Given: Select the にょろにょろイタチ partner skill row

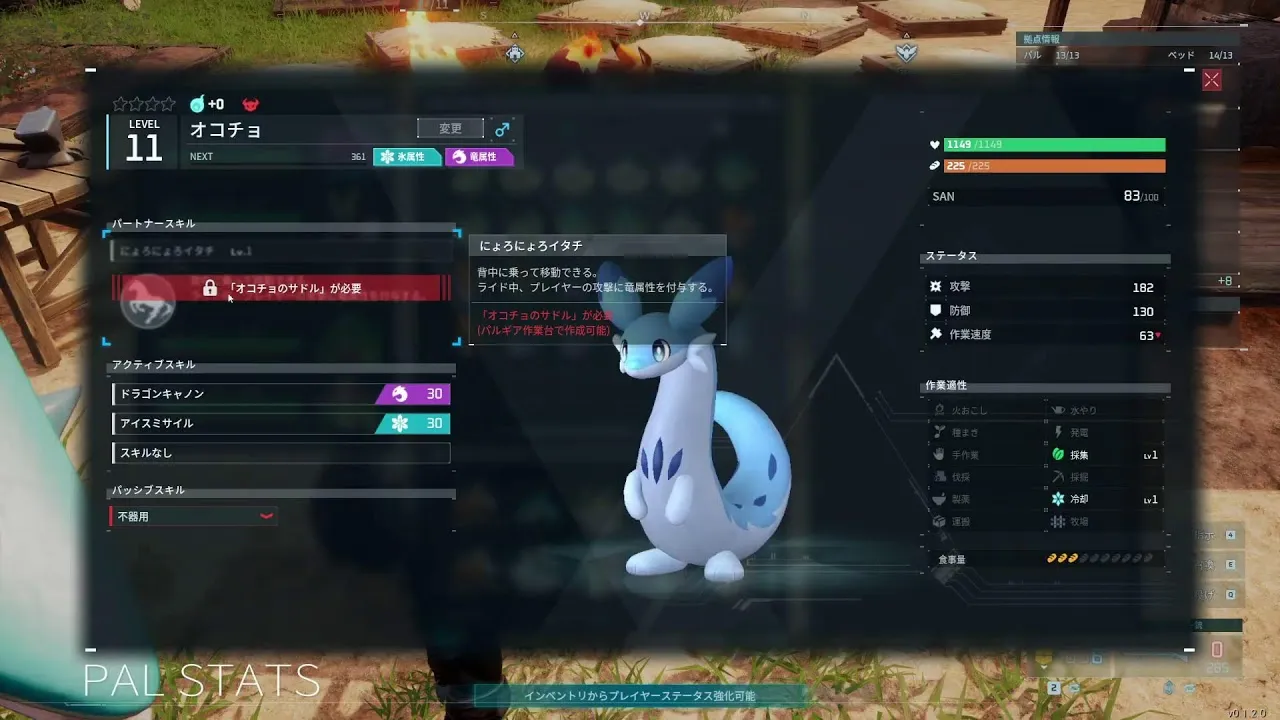Looking at the screenshot, I should click(x=281, y=251).
